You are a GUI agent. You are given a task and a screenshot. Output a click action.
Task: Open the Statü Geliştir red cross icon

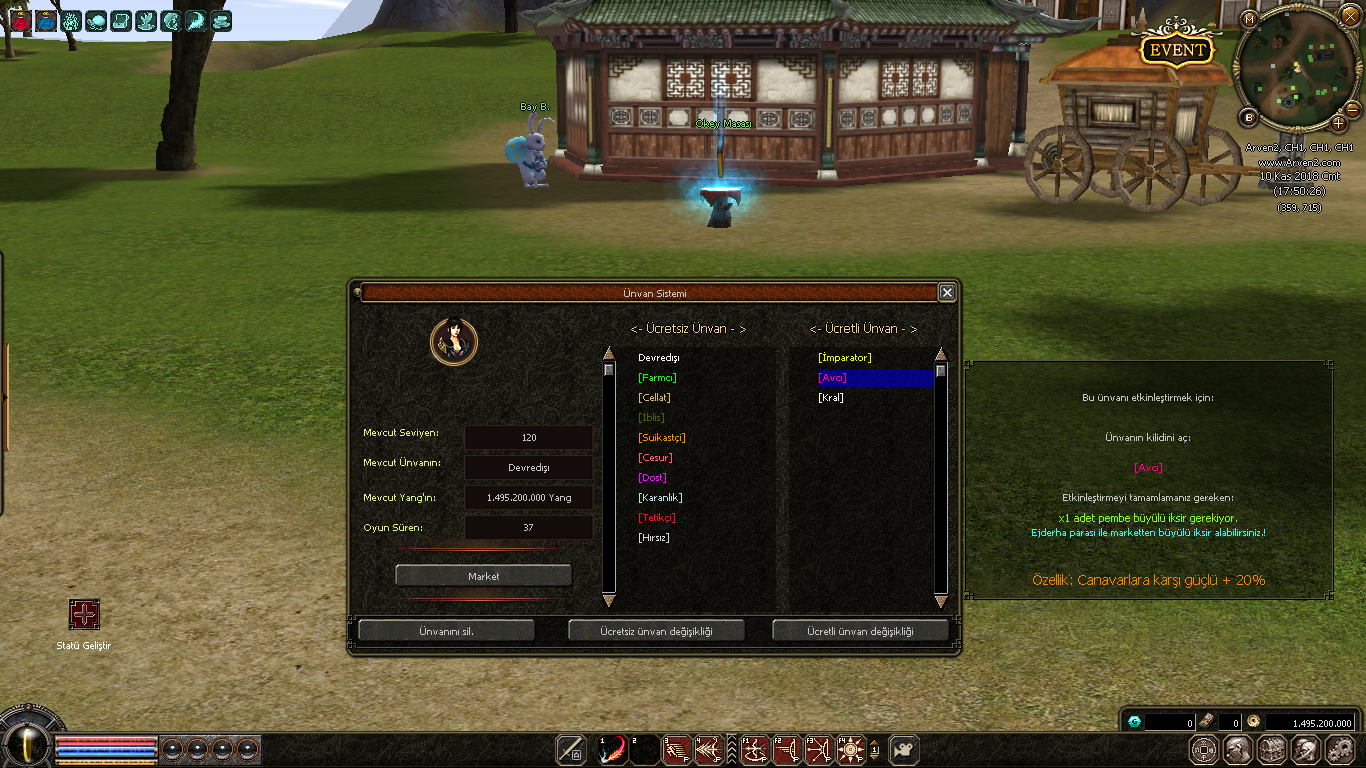(x=84, y=614)
